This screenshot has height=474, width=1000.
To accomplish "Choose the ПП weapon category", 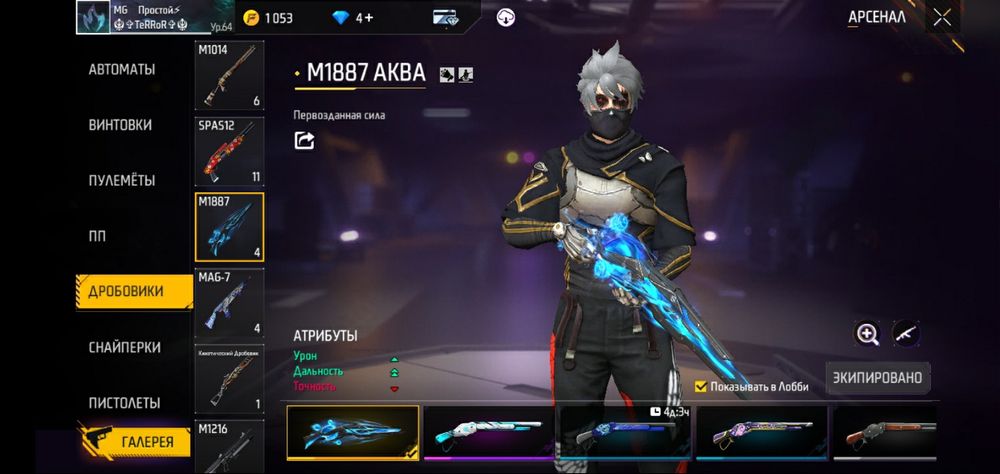I will (x=97, y=236).
